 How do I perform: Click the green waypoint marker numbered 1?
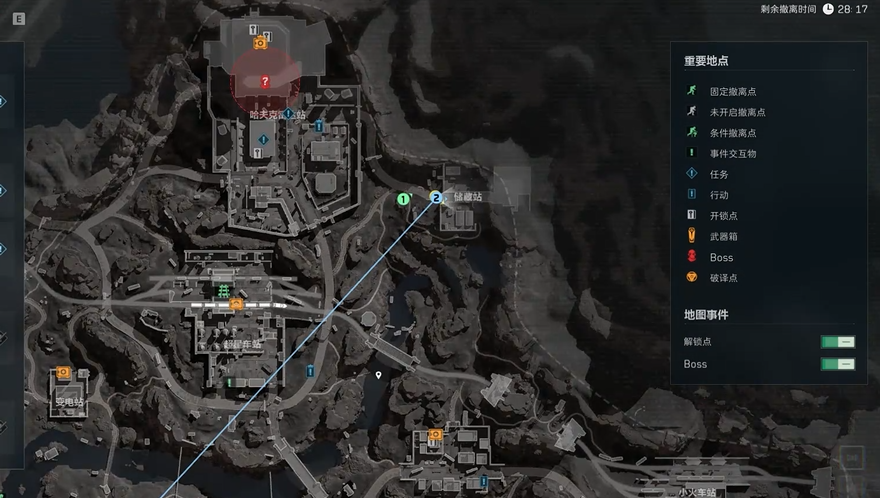(x=403, y=199)
